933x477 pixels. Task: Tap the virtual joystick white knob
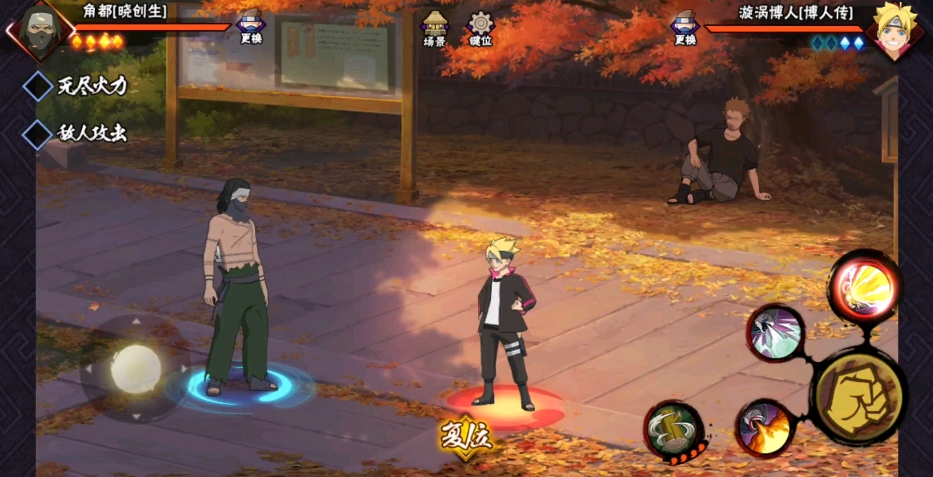[x=135, y=368]
